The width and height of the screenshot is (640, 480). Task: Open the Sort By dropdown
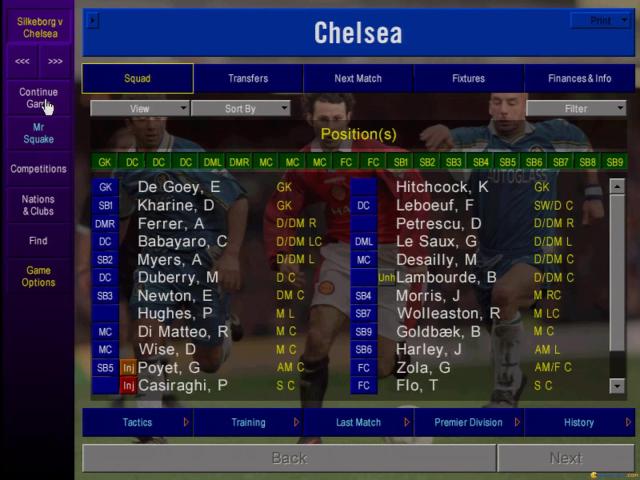coord(240,108)
